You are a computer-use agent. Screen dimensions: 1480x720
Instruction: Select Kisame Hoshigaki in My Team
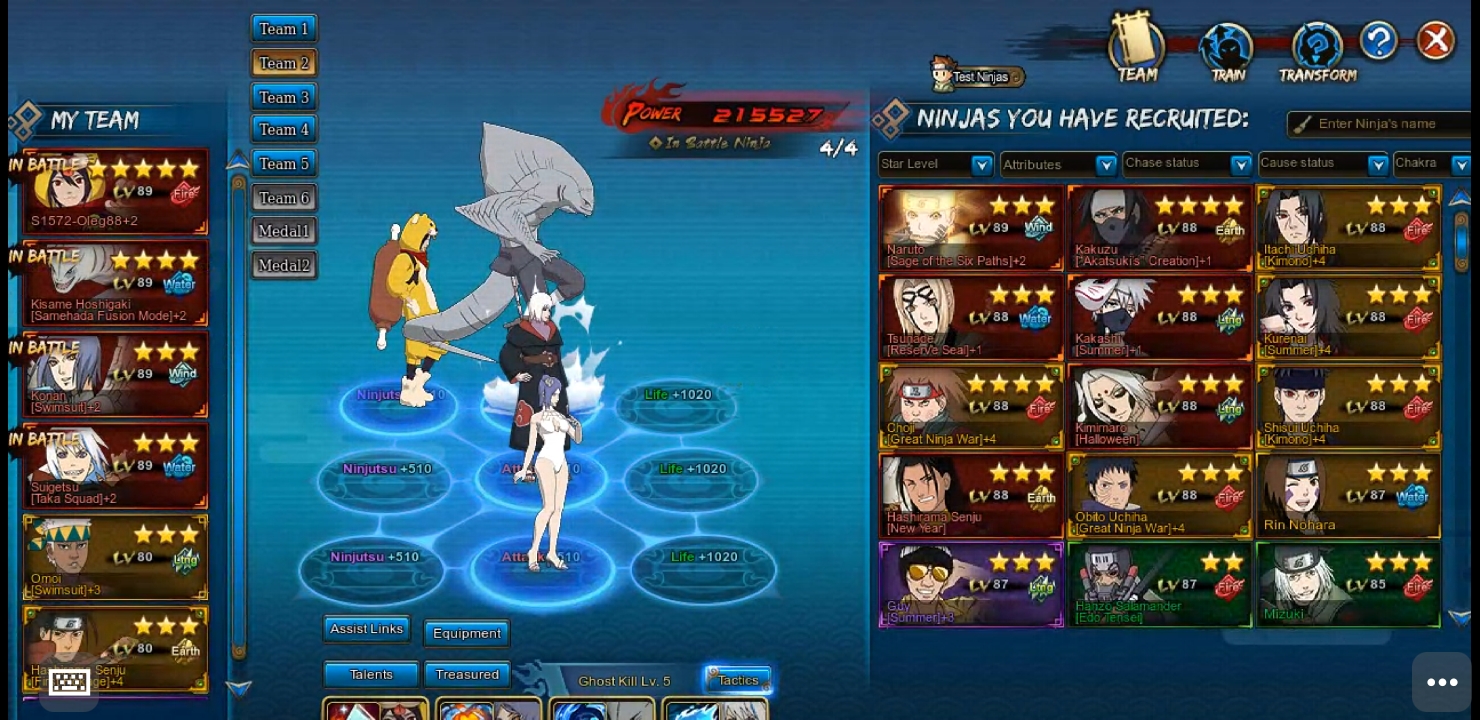tap(115, 284)
